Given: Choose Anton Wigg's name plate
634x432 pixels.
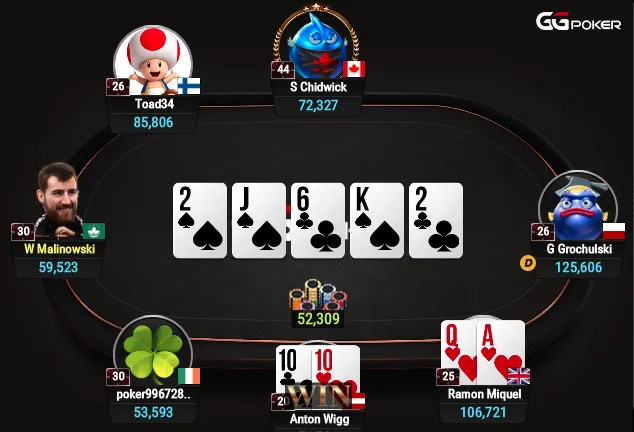Looking at the screenshot, I should click(x=318, y=419).
